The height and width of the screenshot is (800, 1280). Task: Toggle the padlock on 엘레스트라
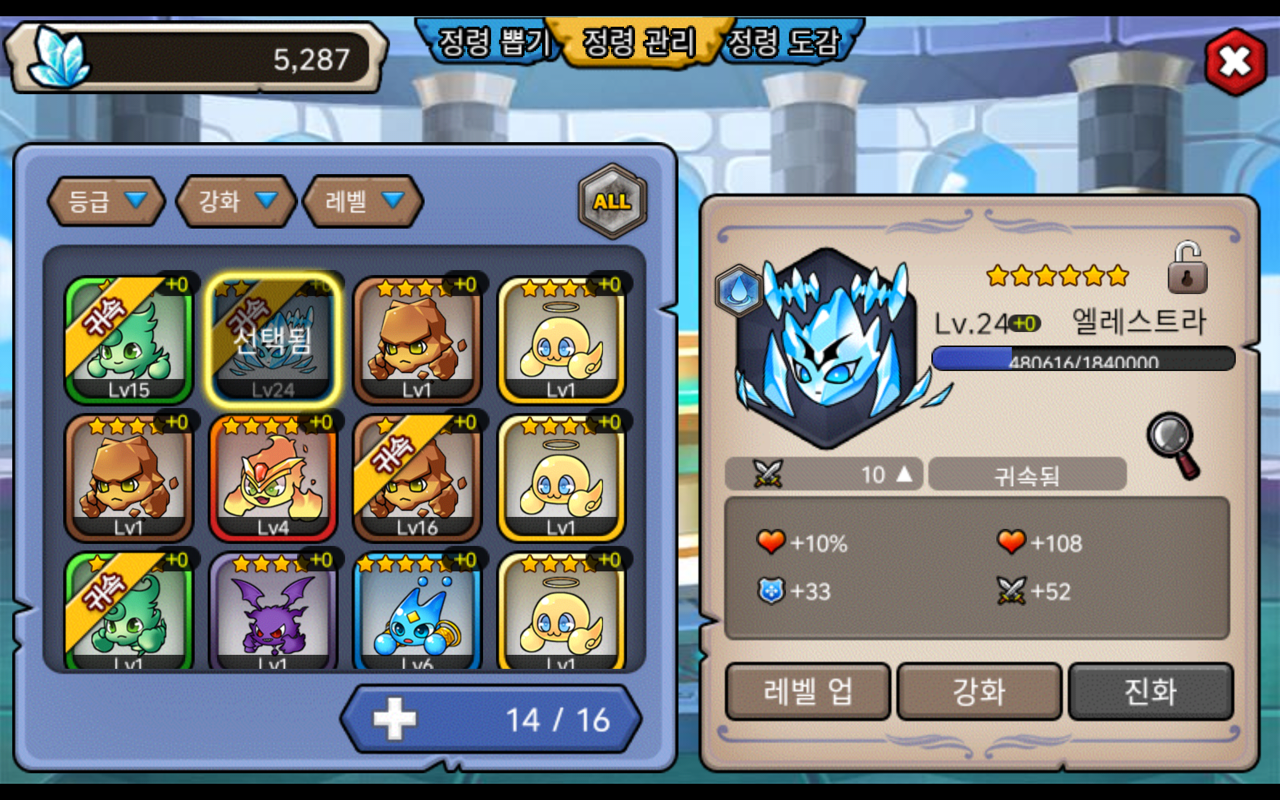[x=1187, y=268]
